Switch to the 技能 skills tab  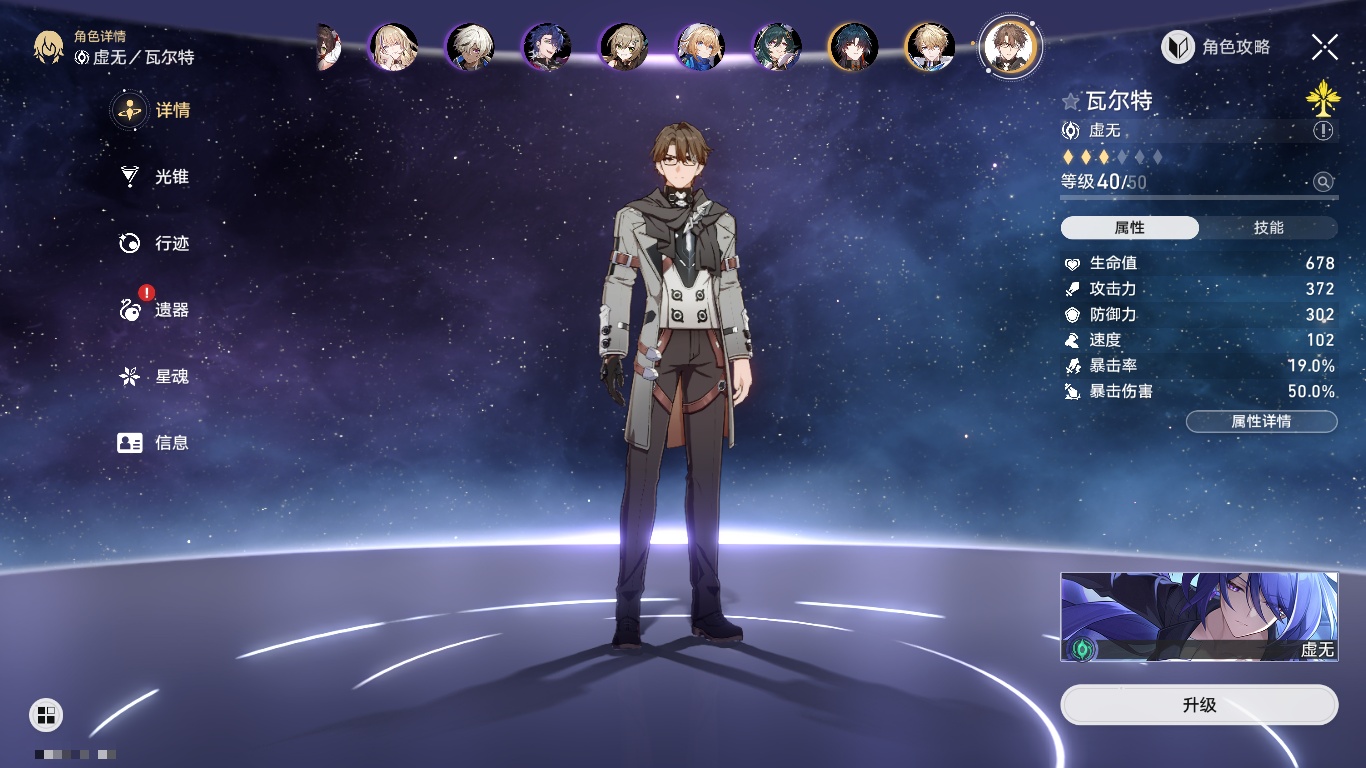coord(1268,228)
